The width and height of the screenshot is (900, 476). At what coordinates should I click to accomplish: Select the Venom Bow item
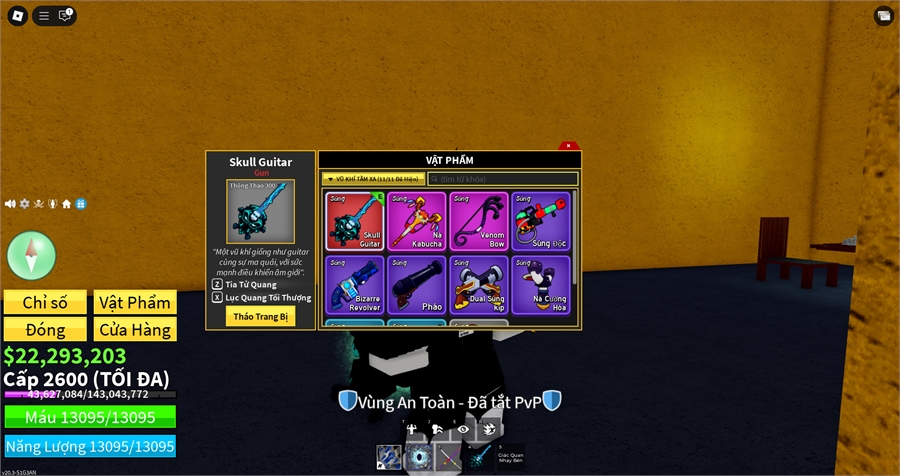click(x=478, y=221)
